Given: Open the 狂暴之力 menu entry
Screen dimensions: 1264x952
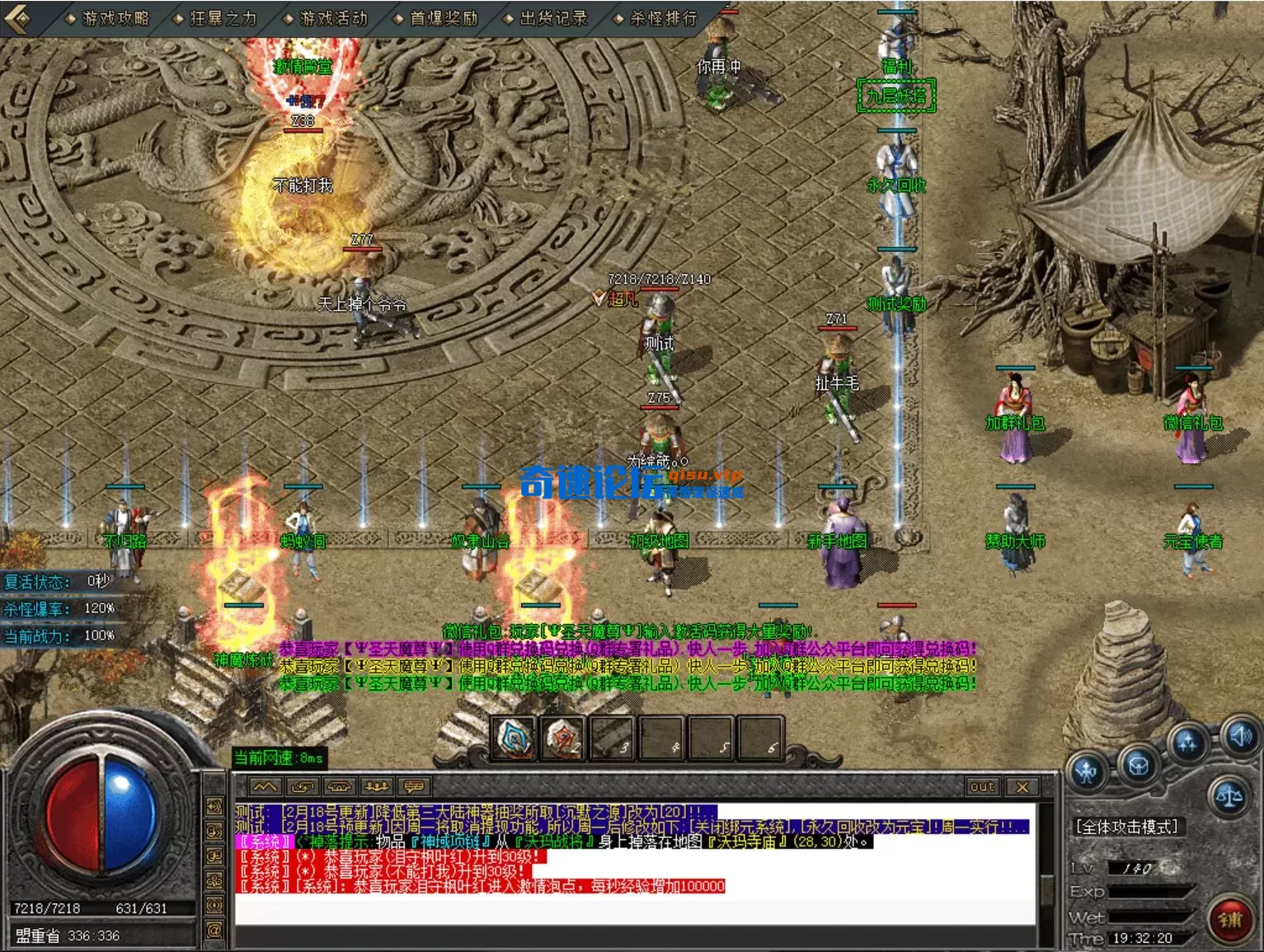Looking at the screenshot, I should click(223, 18).
